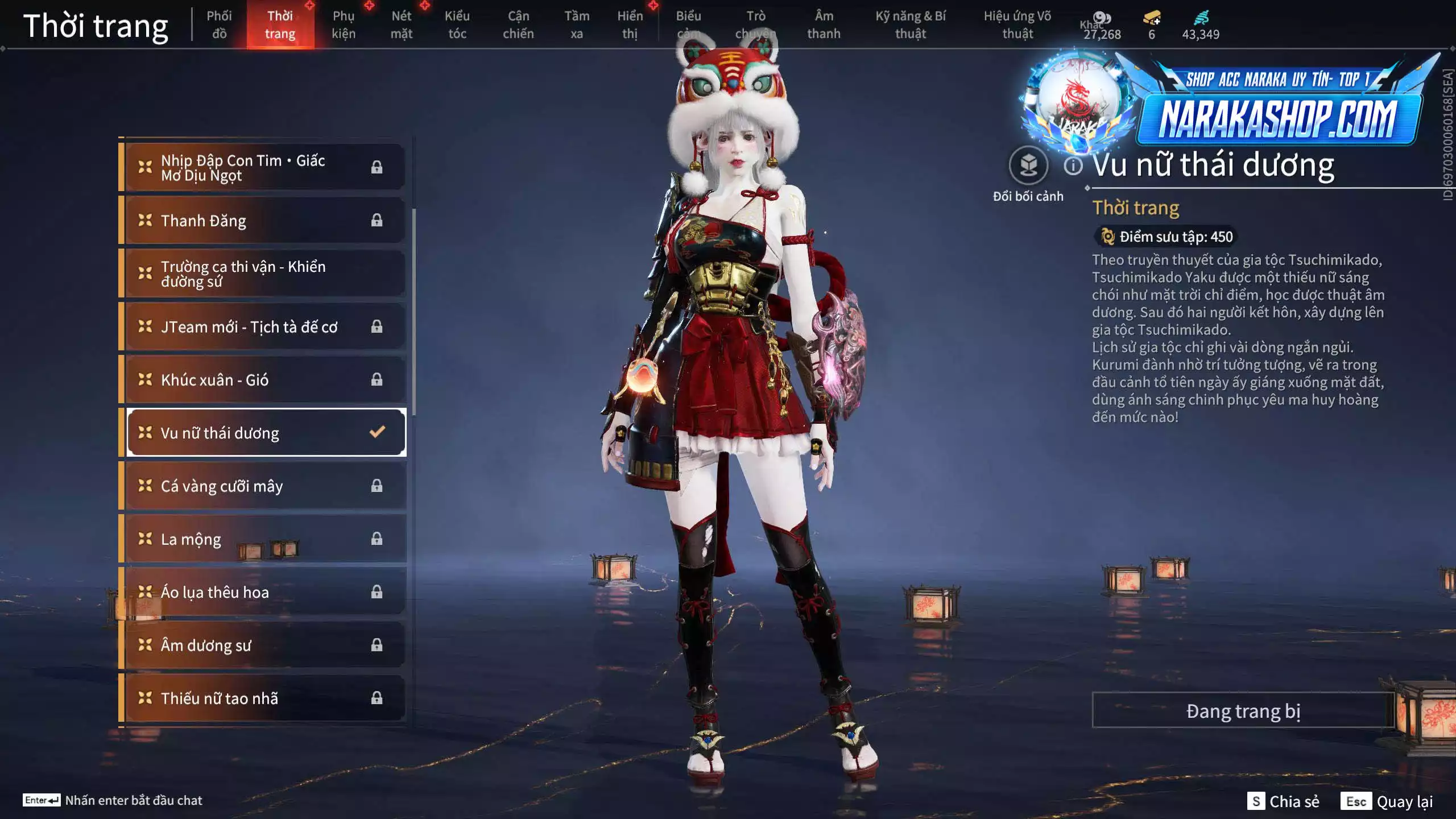This screenshot has width=1456, height=819.
Task: Click the Đang trang bị button
Action: coord(1243,711)
